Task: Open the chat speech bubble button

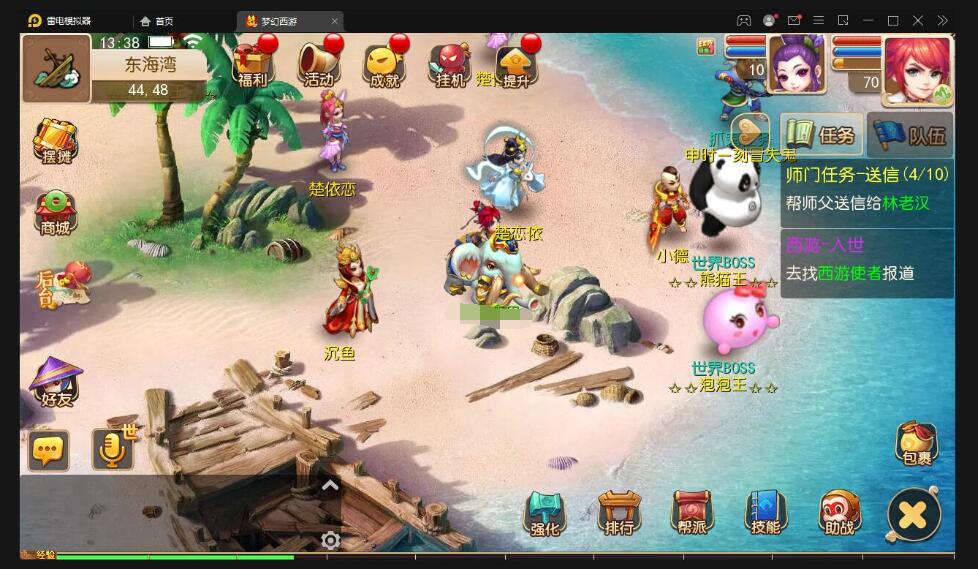Action: click(49, 451)
